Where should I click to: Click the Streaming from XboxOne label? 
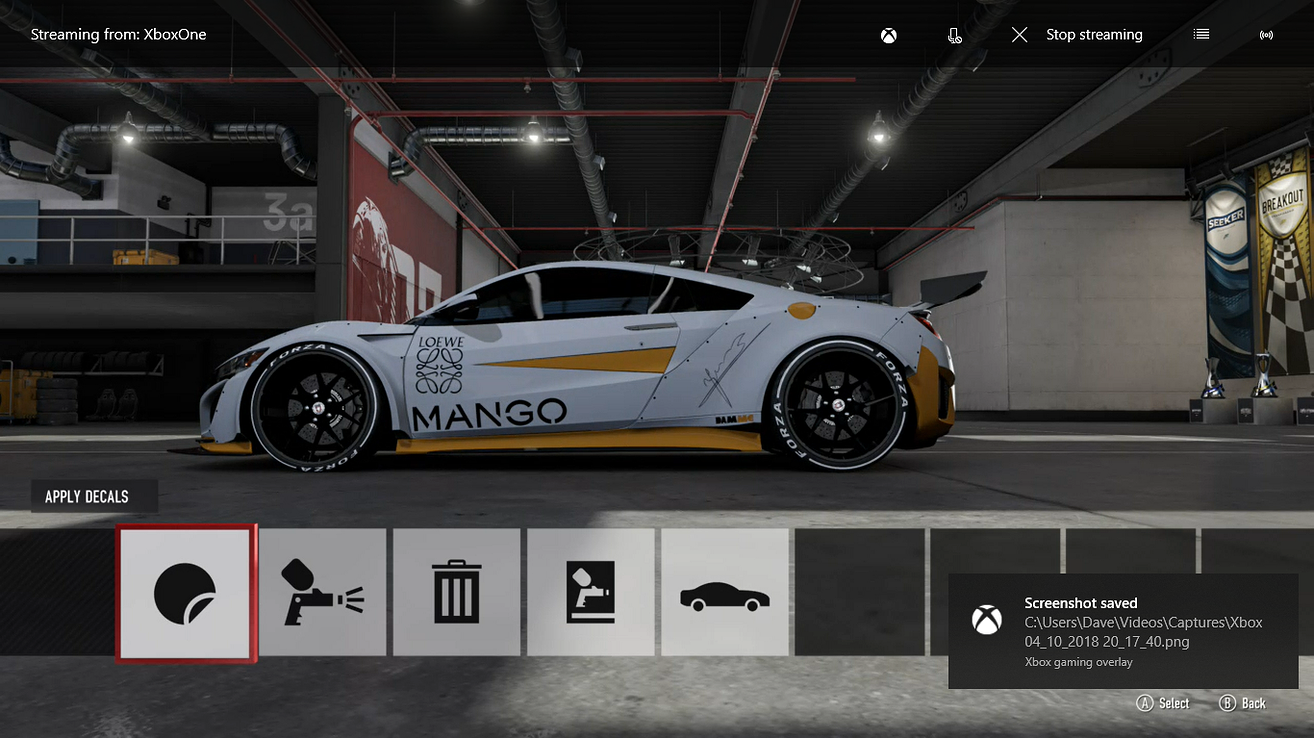[118, 34]
